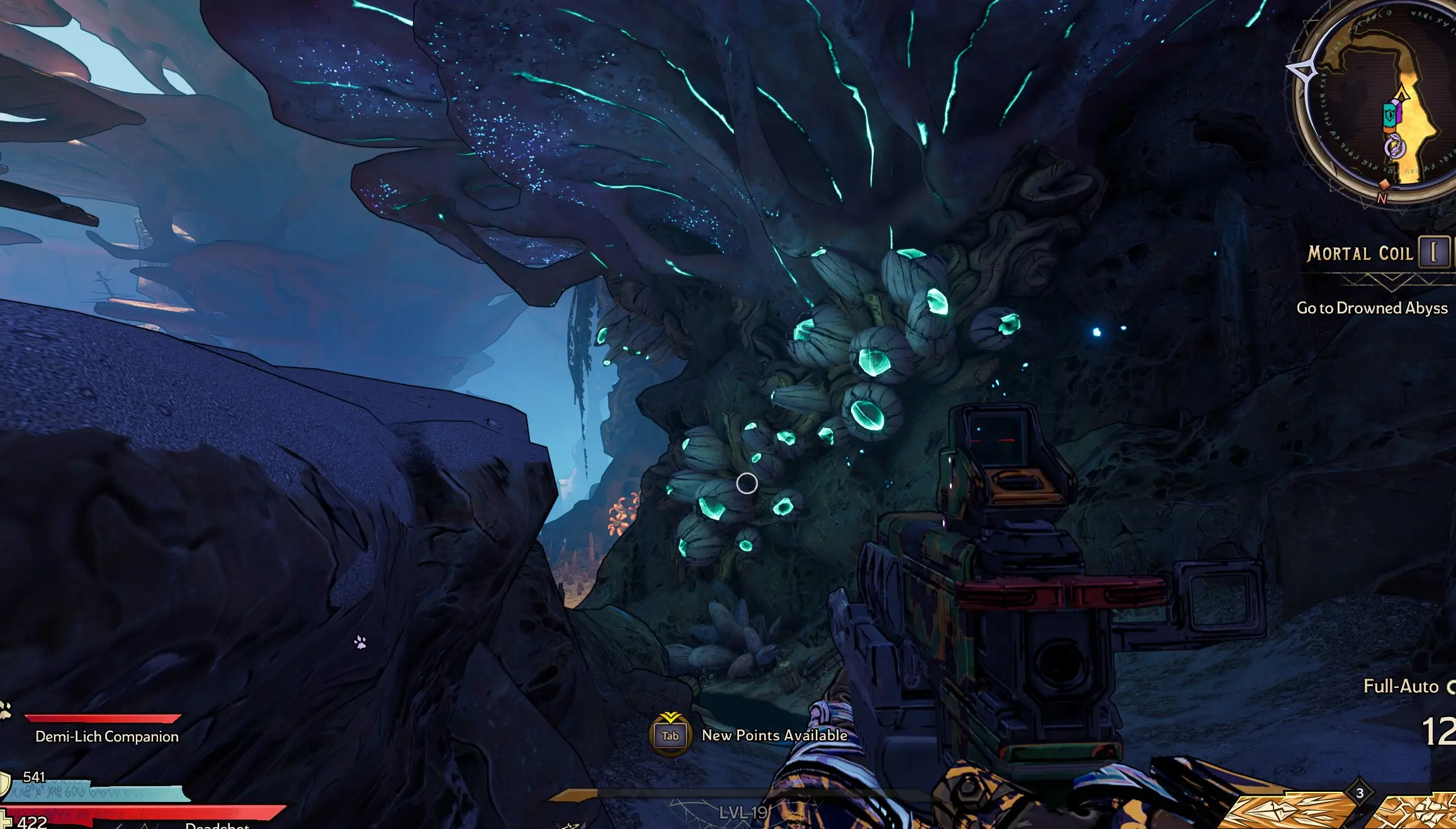
Task: Toggle the Full-Auto fire mode indicator
Action: 1401,686
